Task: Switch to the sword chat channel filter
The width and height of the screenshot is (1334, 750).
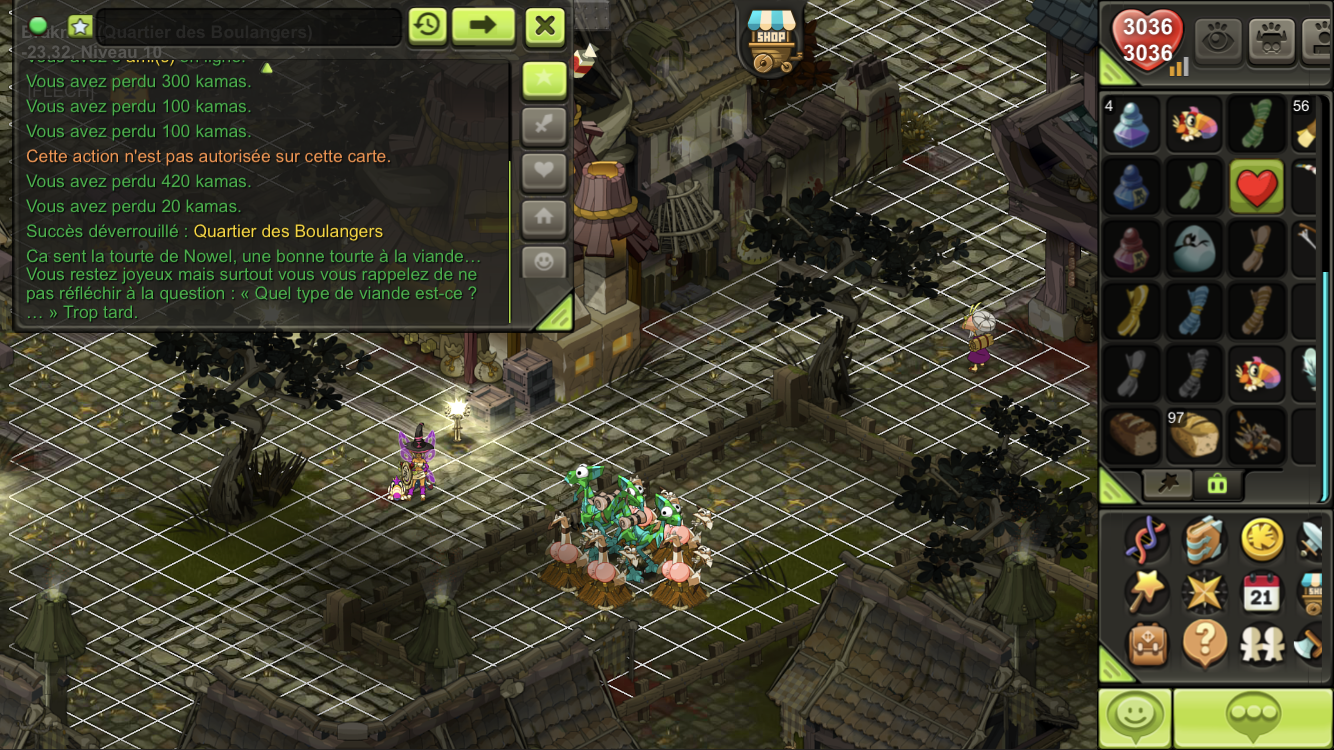Action: coord(545,126)
